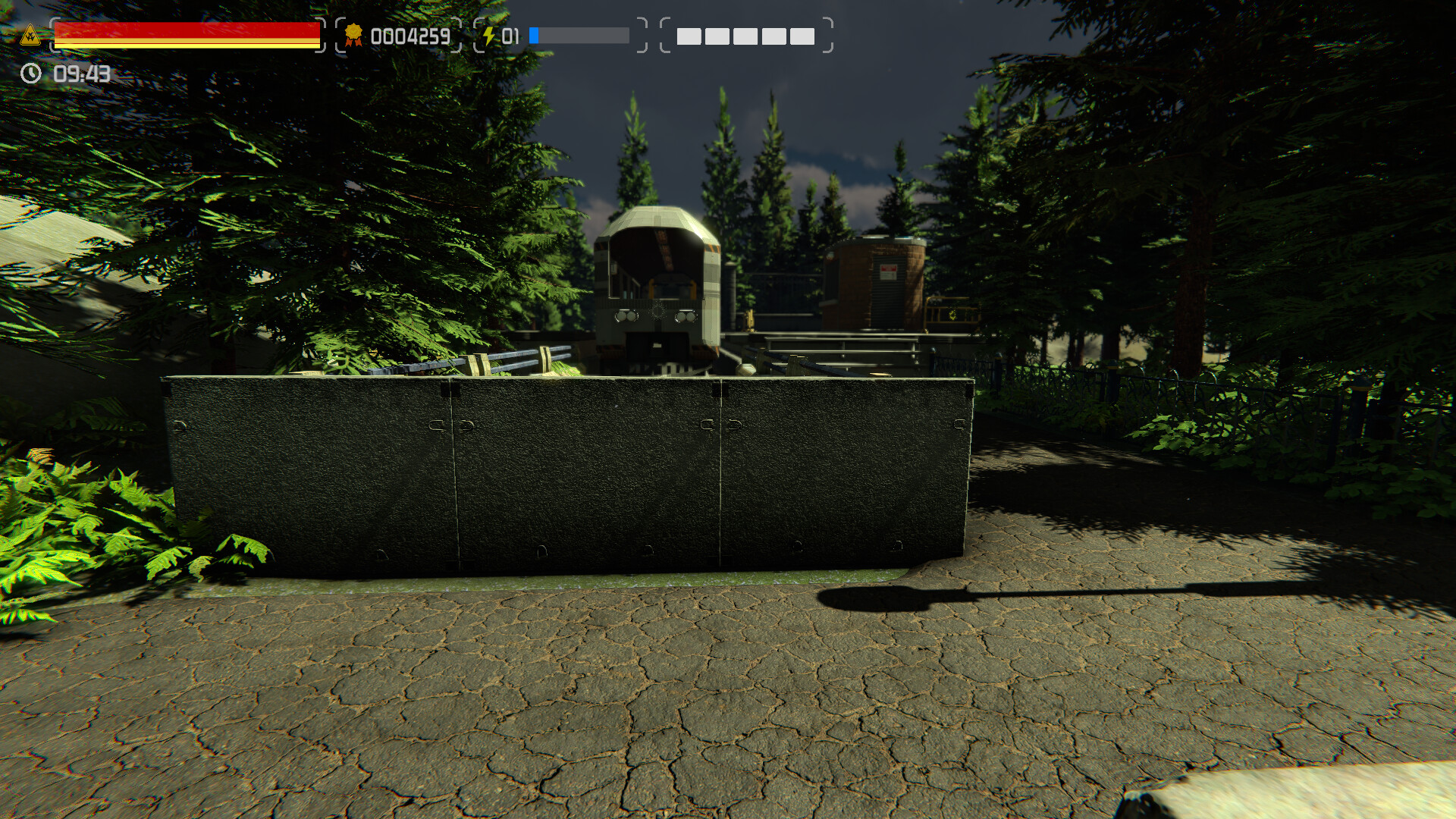Open the score counter reading 0004259
The width and height of the screenshot is (1456, 819).
pyautogui.click(x=409, y=35)
